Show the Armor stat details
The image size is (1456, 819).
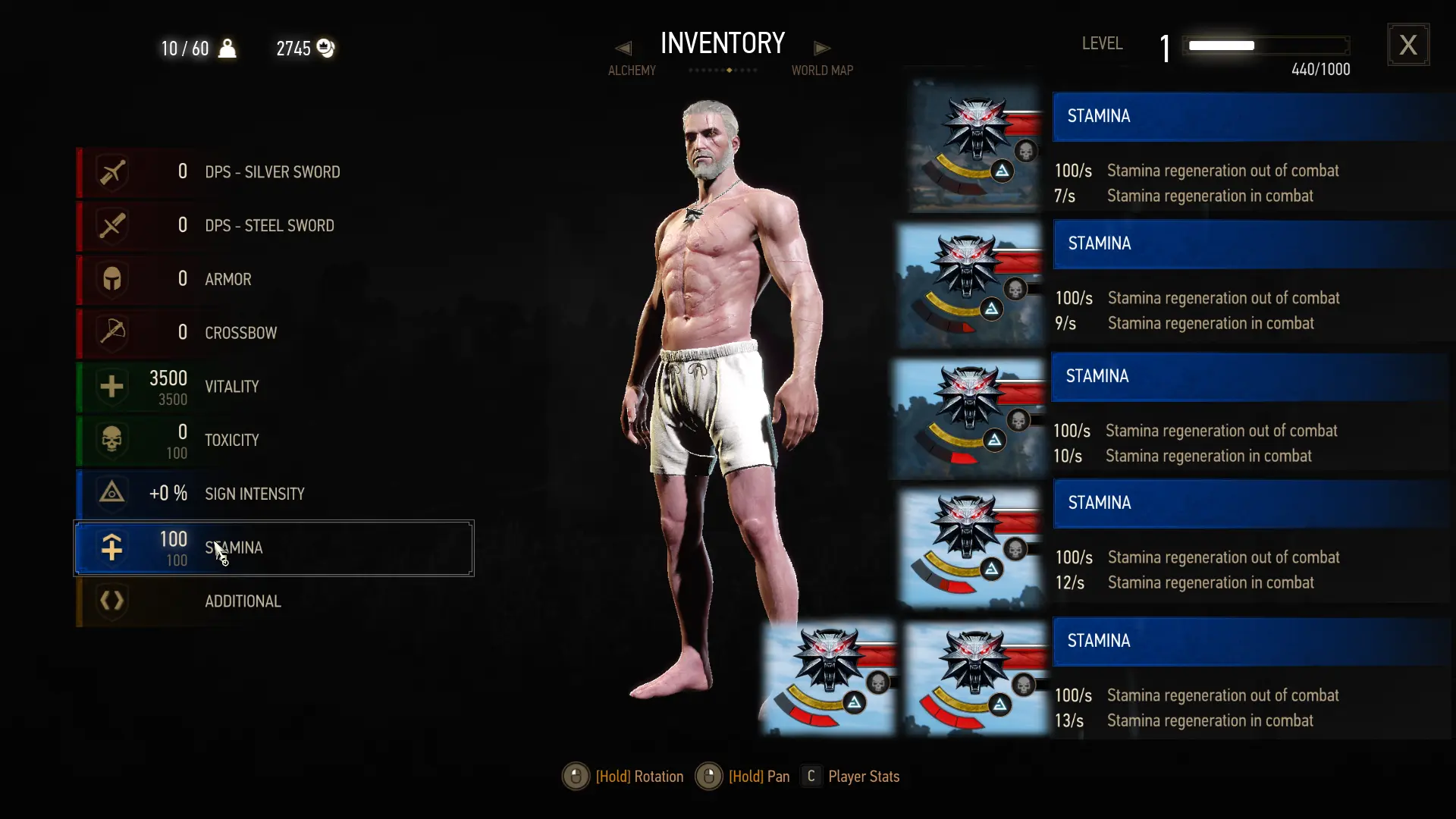click(273, 279)
